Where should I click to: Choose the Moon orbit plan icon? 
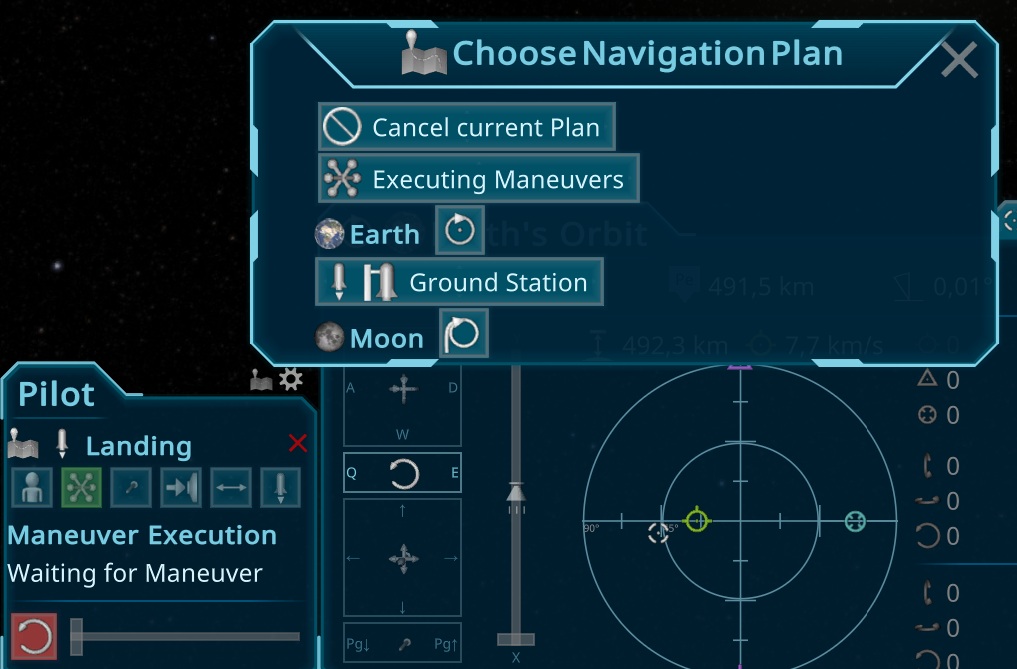(463, 334)
